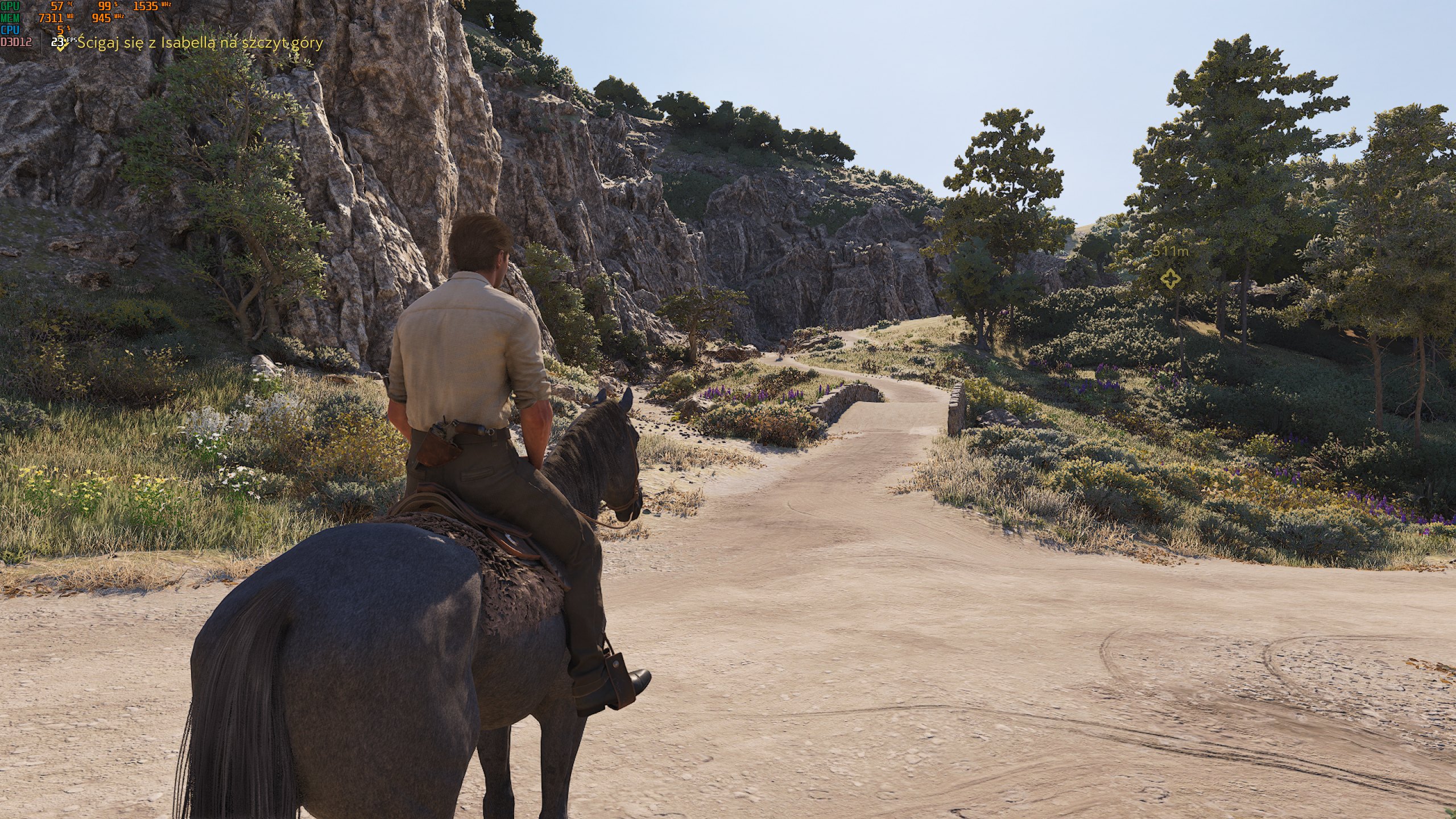Click the objective tracker about racing Isabella
The height and width of the screenshot is (819, 1456).
(x=199, y=43)
